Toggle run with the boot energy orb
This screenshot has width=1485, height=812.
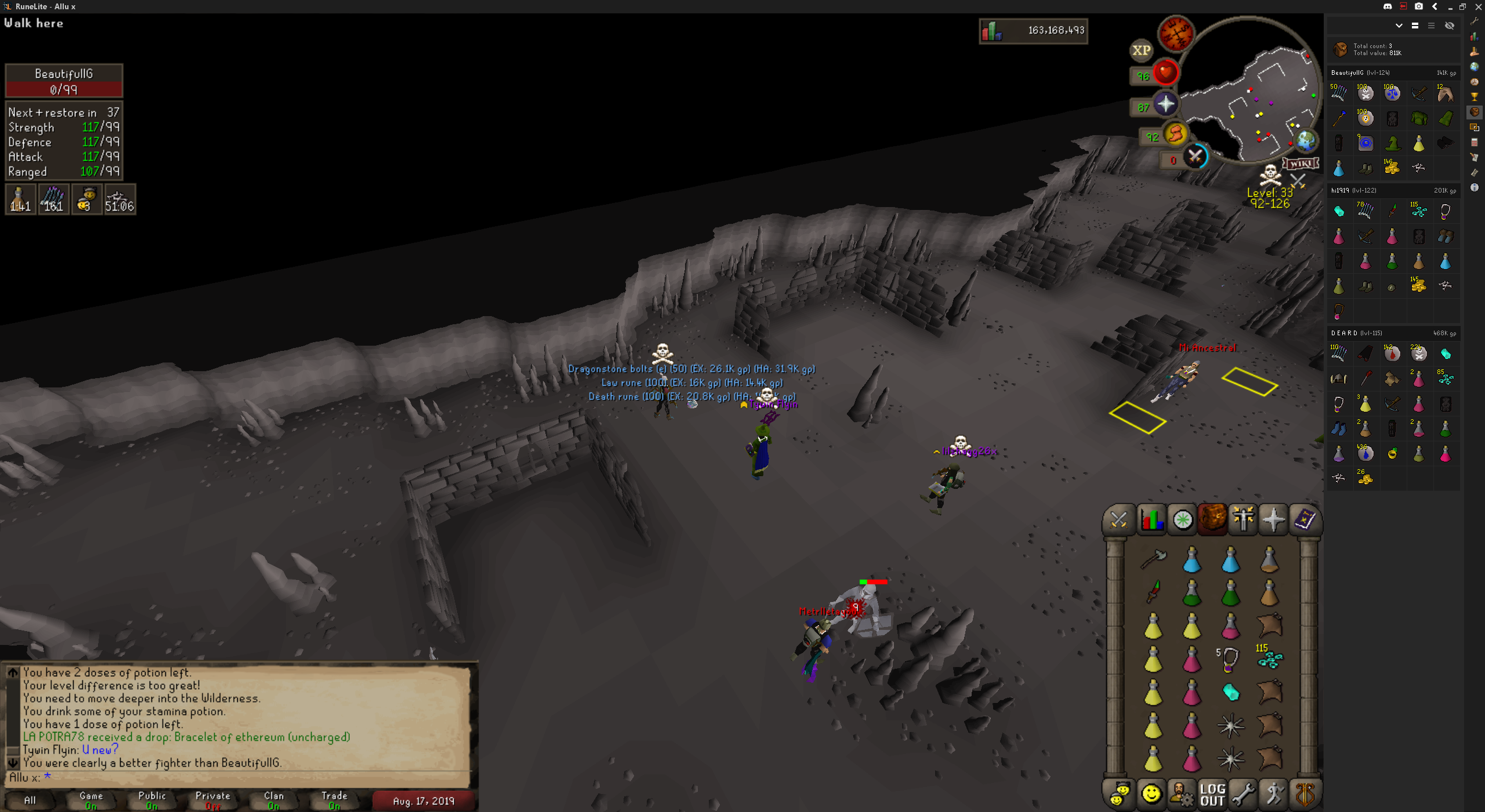pyautogui.click(x=1175, y=134)
